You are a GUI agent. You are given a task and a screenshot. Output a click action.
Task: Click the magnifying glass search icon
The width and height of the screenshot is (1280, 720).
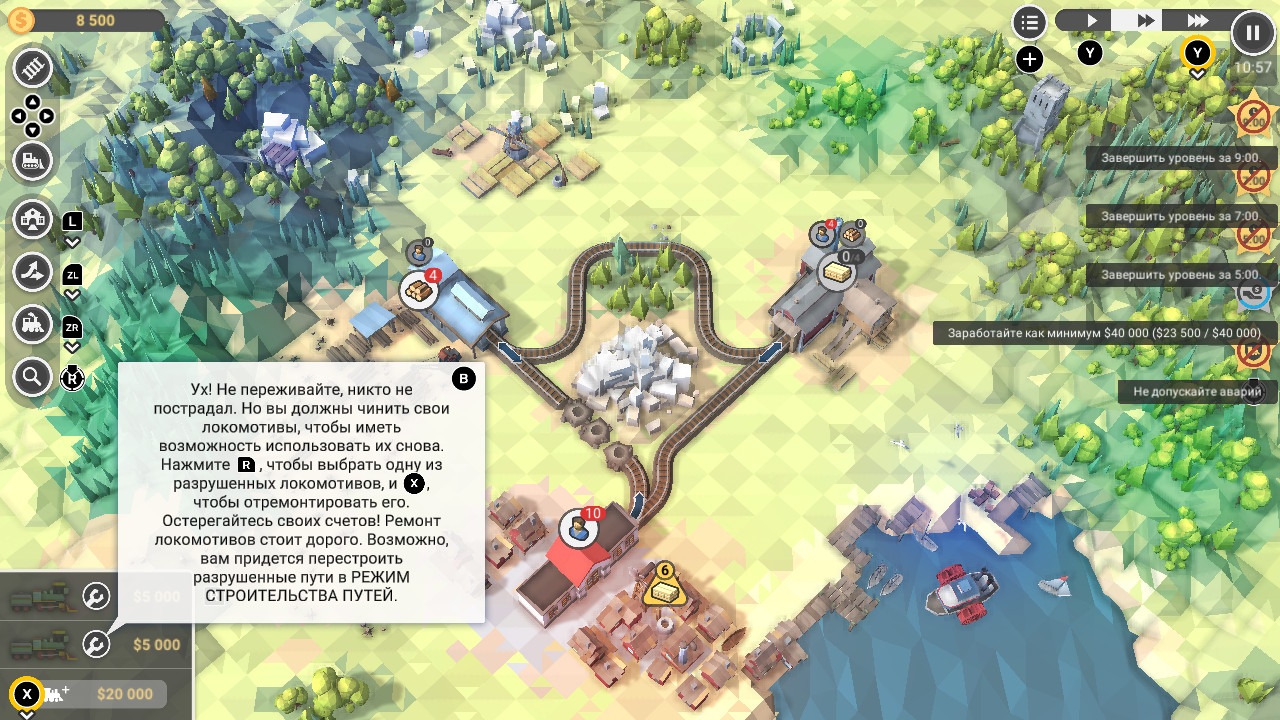pyautogui.click(x=33, y=377)
